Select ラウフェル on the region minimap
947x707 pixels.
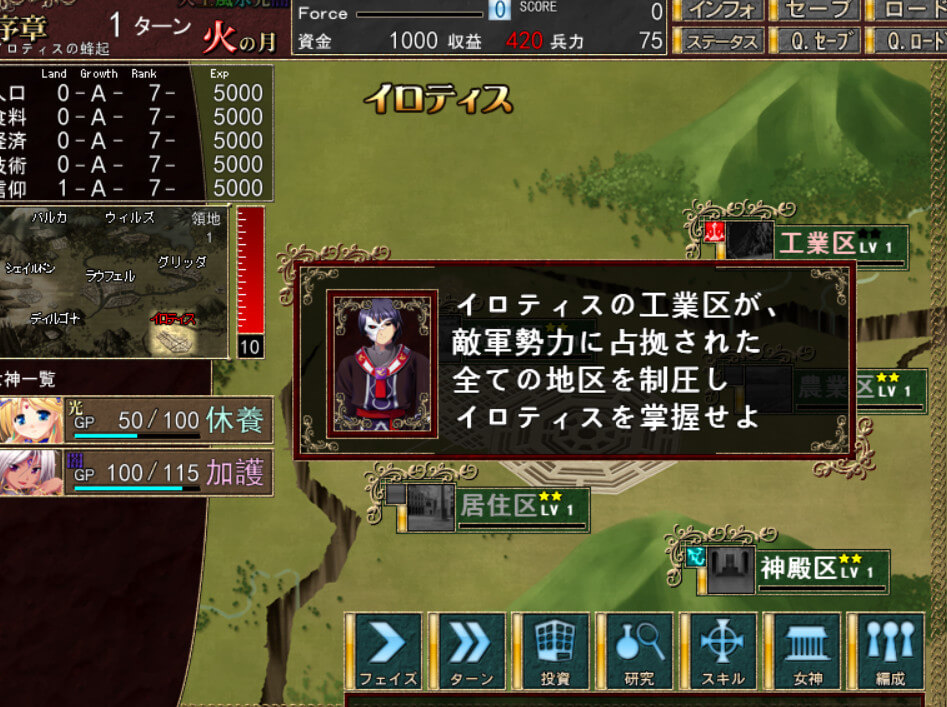(110, 276)
